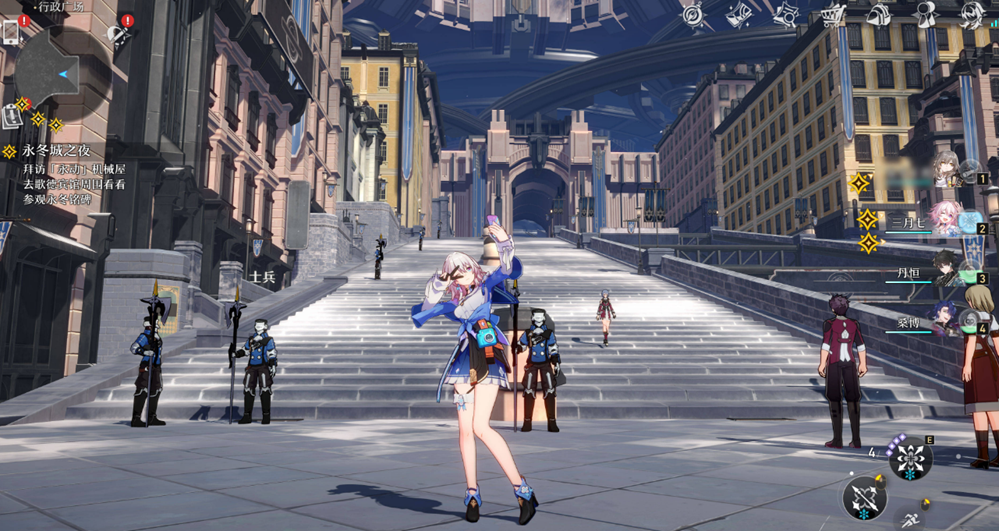This screenshot has height=531, width=999.
Task: Open the minimap
Action: click(x=60, y=72)
